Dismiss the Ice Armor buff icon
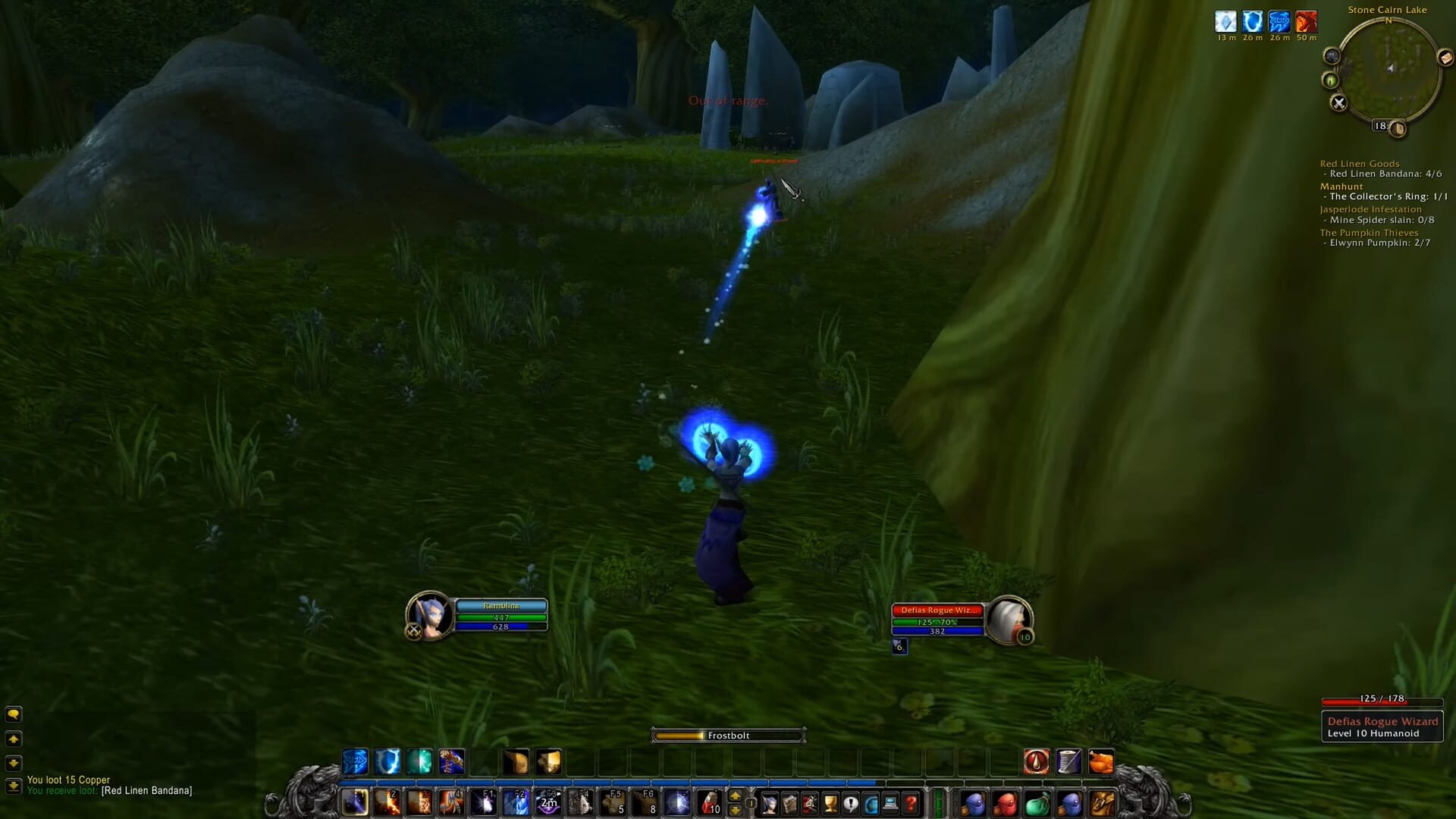 [1225, 23]
